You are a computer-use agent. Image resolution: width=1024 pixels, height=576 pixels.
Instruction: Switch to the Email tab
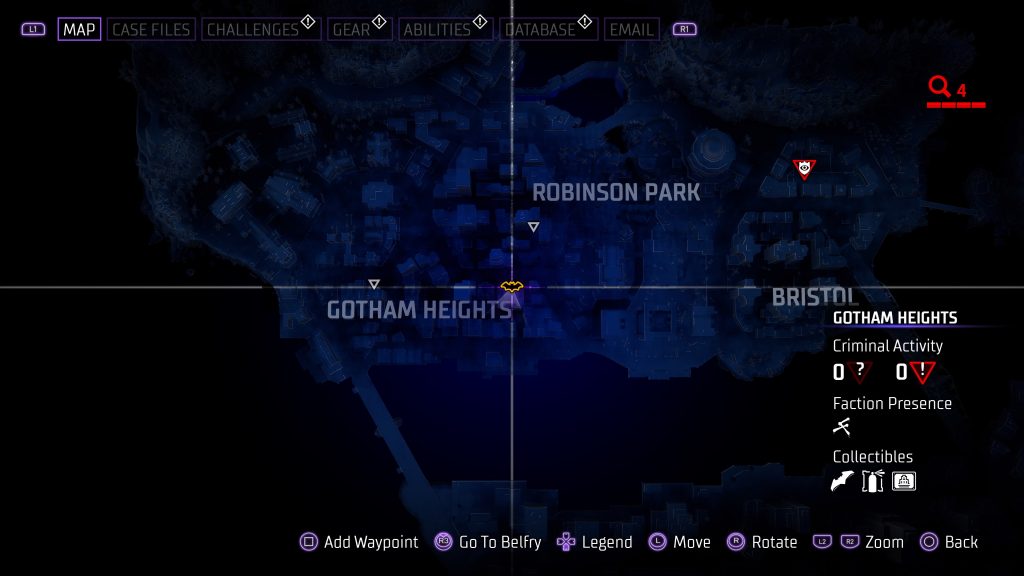(632, 29)
